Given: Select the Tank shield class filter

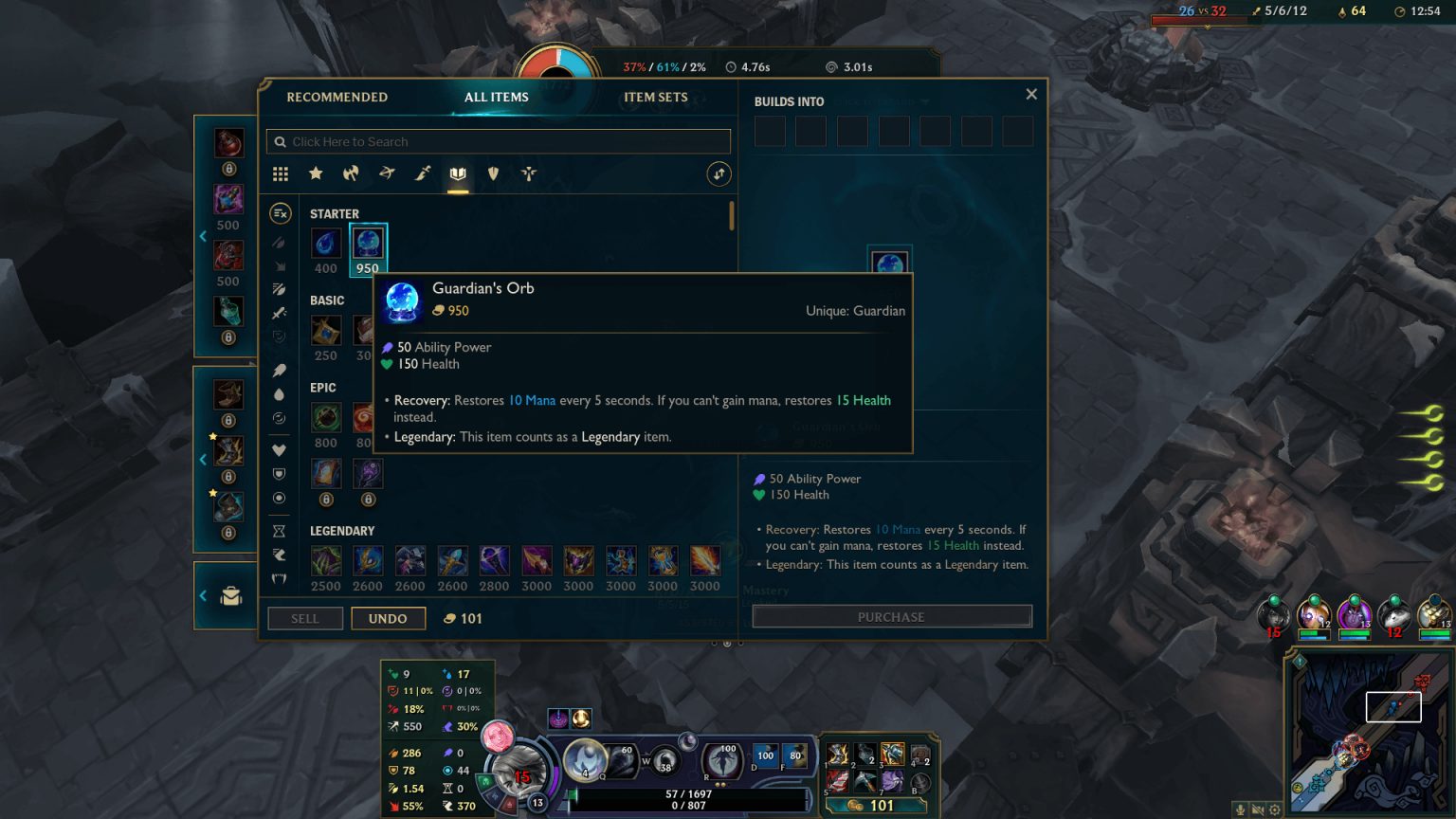Looking at the screenshot, I should coord(493,174).
